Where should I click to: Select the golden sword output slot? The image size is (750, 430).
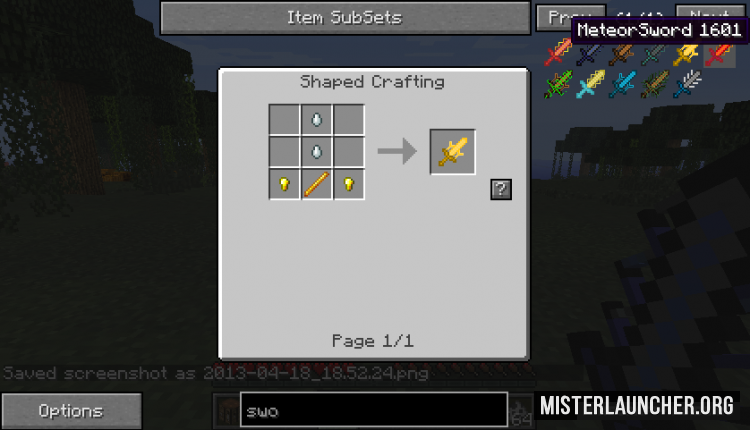click(452, 152)
